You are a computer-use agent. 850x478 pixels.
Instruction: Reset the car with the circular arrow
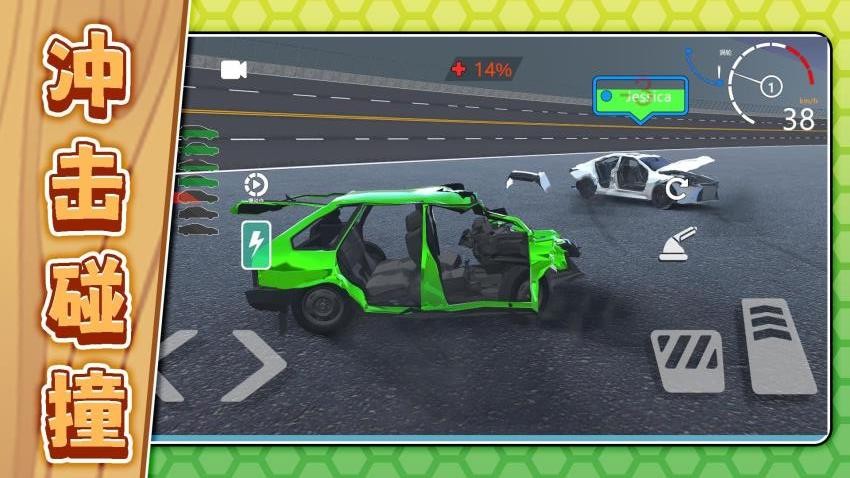677,189
